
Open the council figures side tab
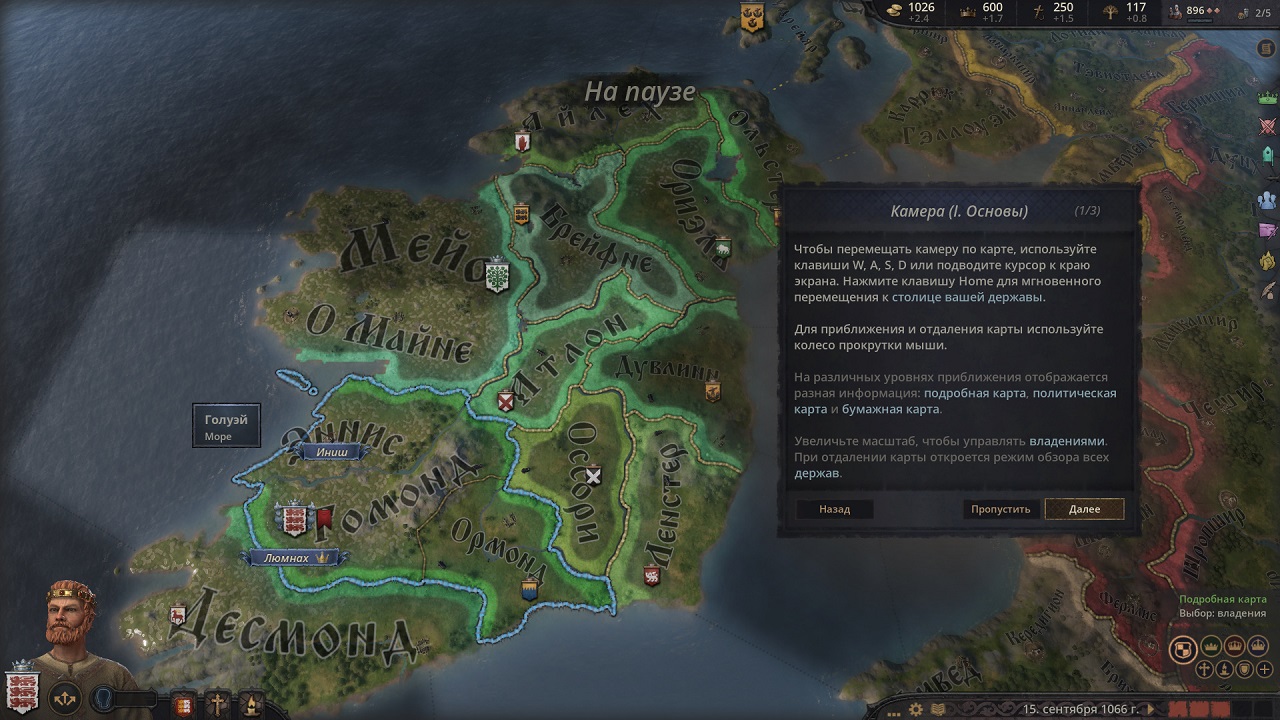[1268, 200]
